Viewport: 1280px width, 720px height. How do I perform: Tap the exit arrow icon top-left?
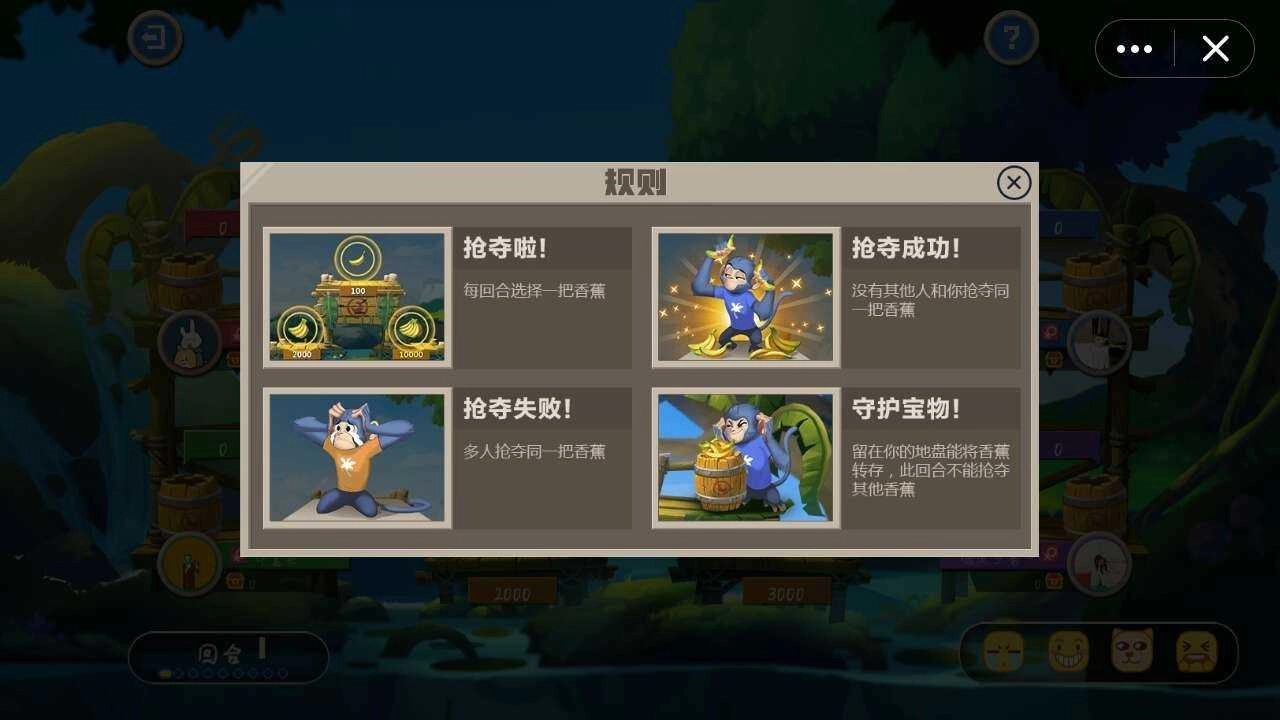tap(154, 36)
